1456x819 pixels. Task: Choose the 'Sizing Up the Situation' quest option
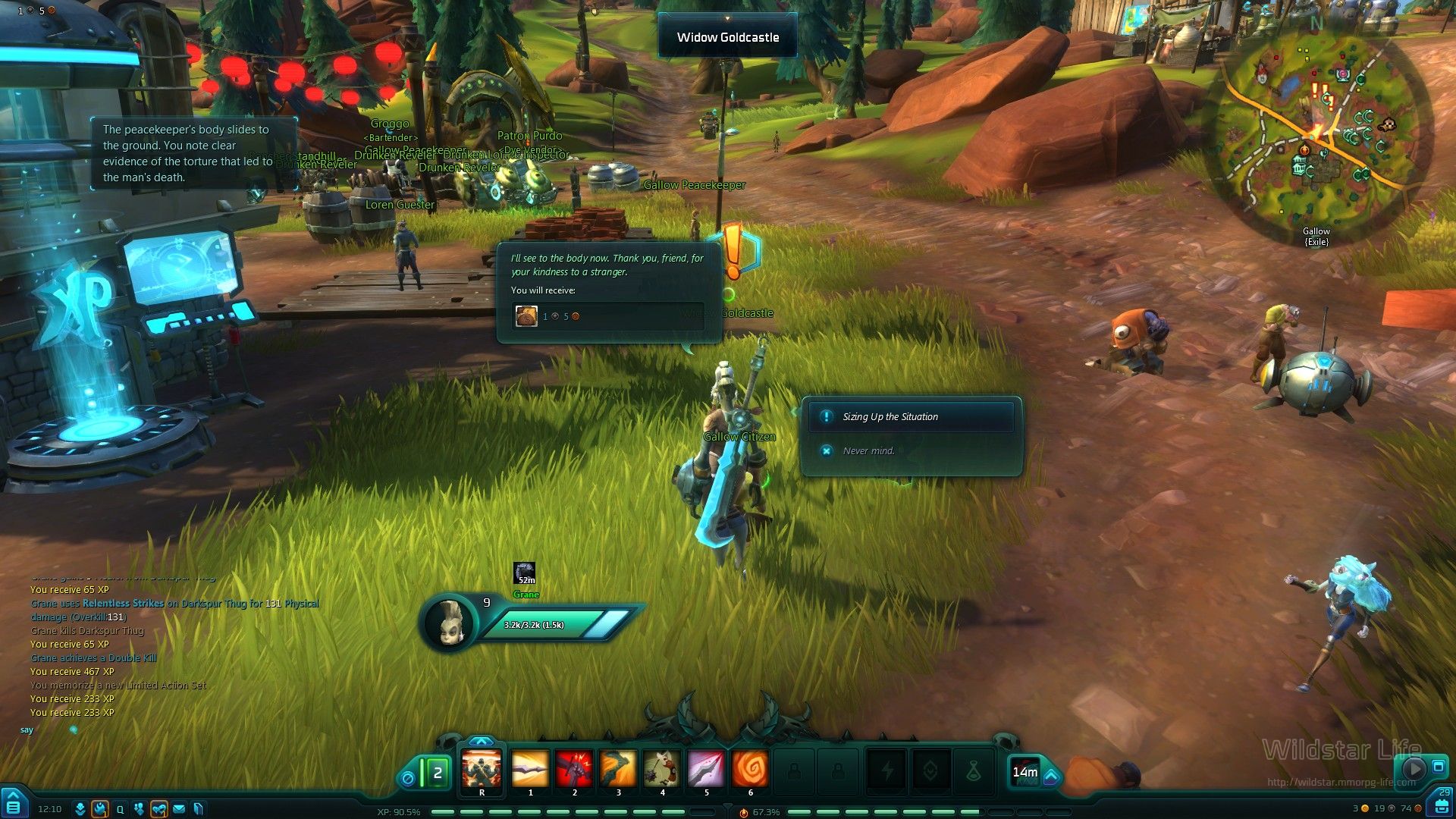(910, 417)
